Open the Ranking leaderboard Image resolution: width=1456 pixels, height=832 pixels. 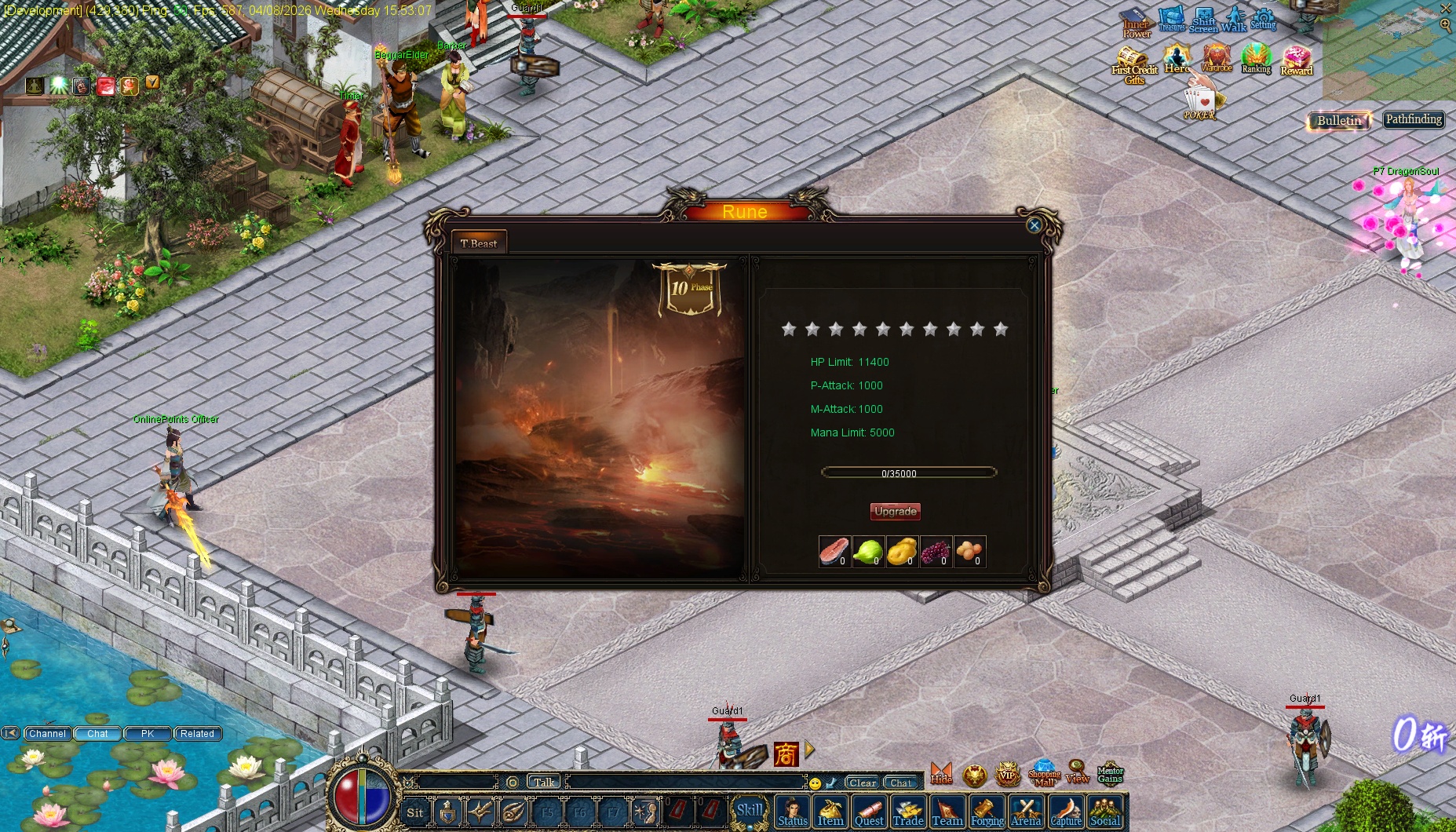point(1256,59)
